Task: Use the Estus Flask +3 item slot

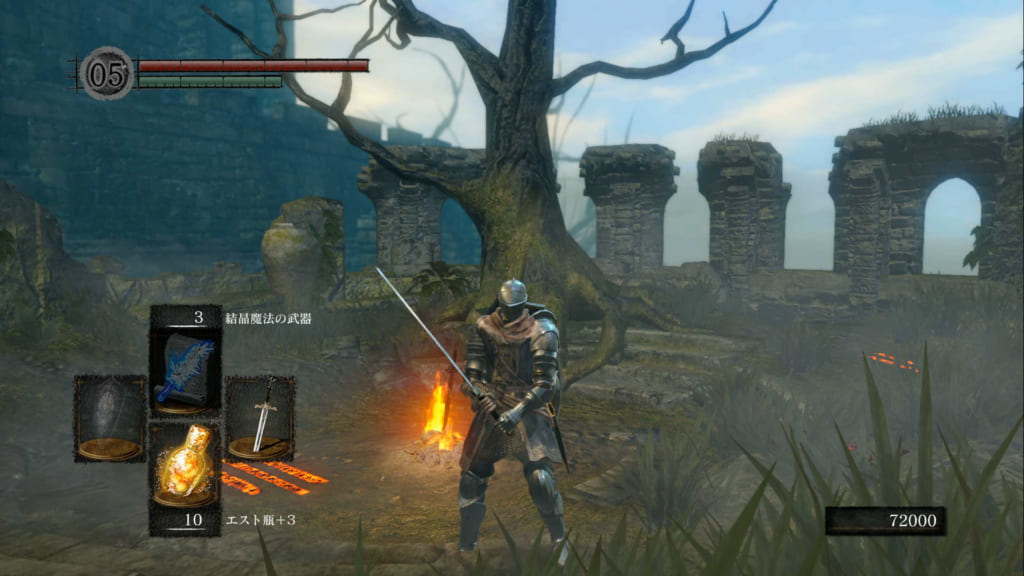Action: [185, 465]
